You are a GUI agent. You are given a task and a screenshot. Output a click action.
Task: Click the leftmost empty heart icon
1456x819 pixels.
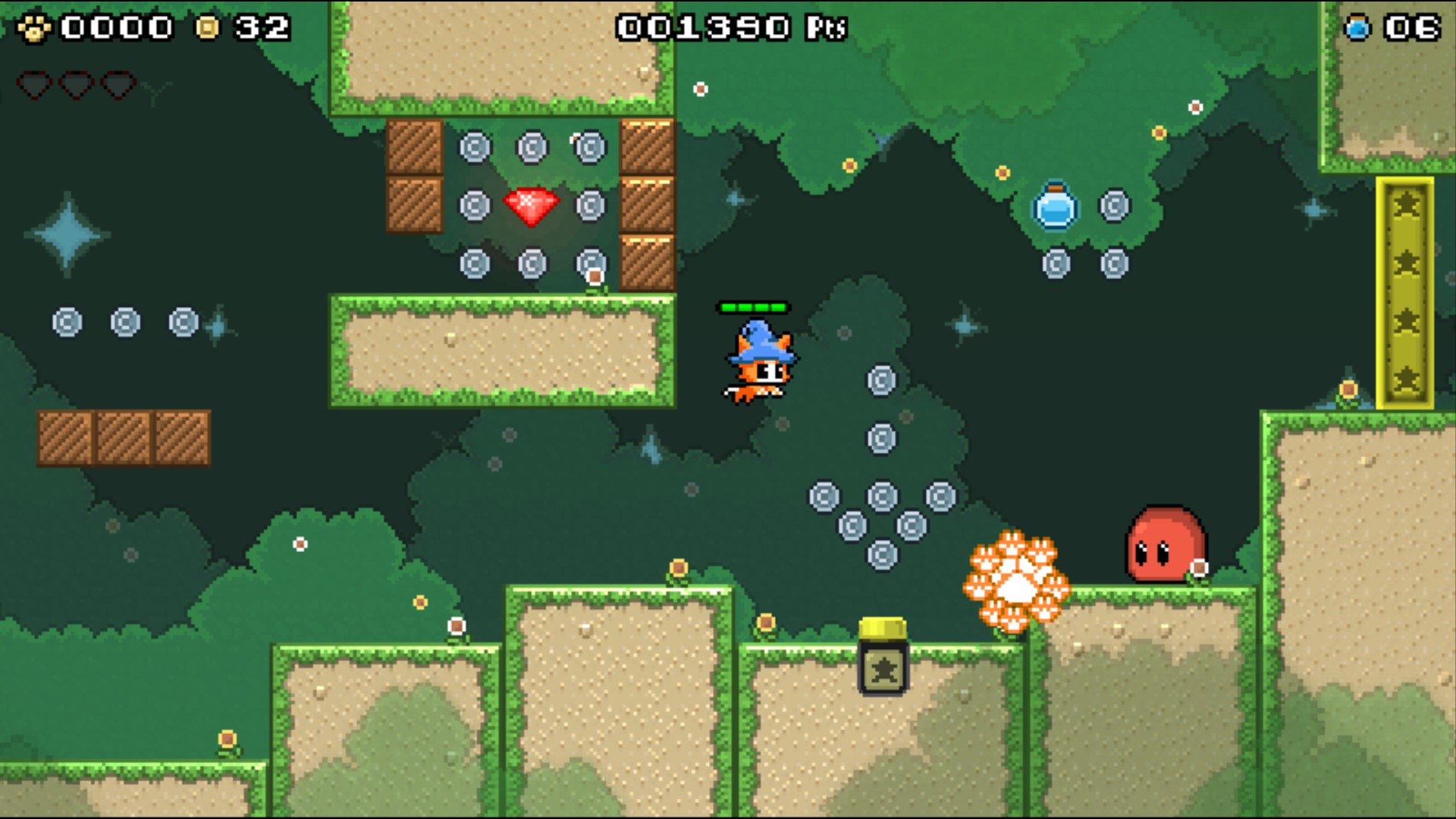33,85
